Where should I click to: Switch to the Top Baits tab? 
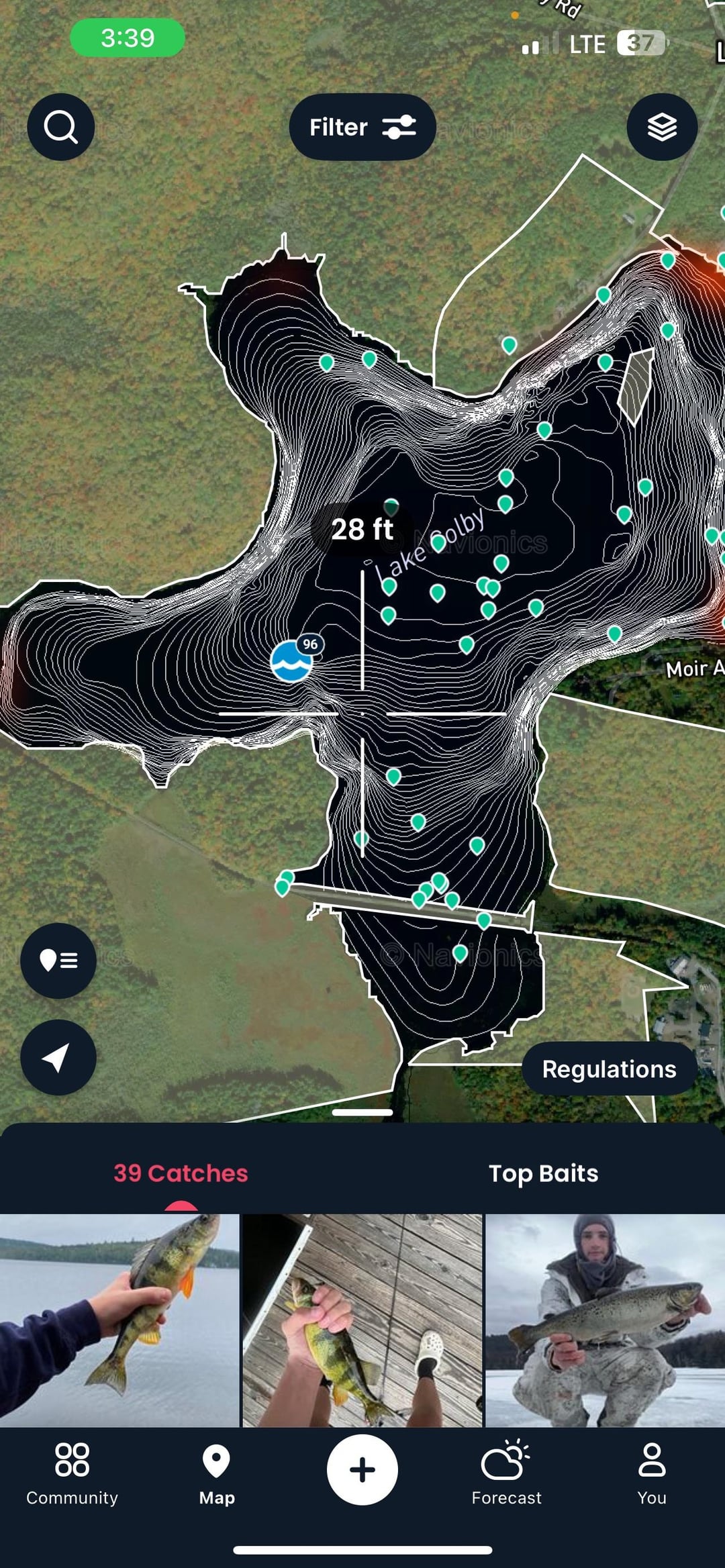[543, 1173]
